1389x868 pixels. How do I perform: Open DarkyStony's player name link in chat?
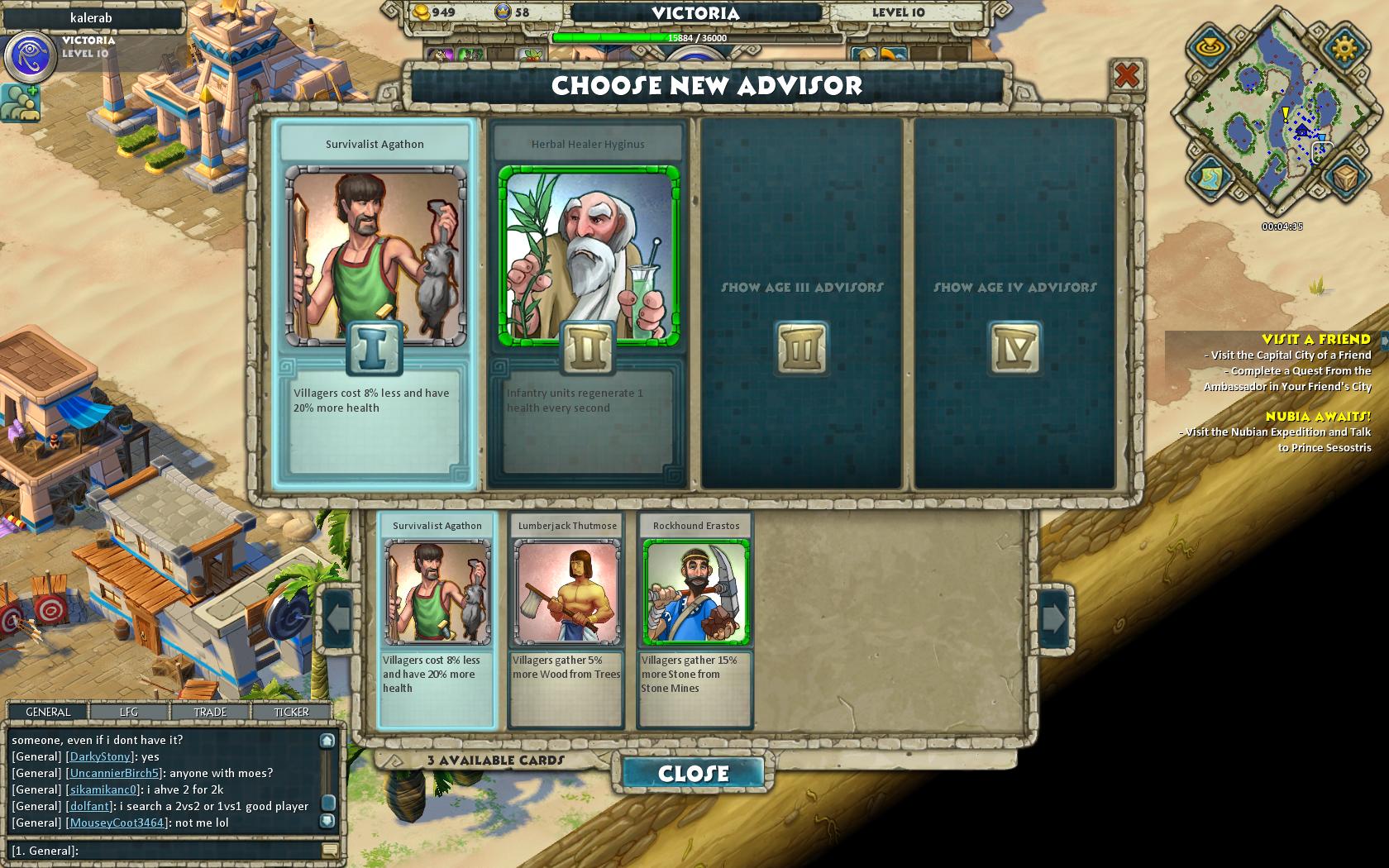[99, 756]
